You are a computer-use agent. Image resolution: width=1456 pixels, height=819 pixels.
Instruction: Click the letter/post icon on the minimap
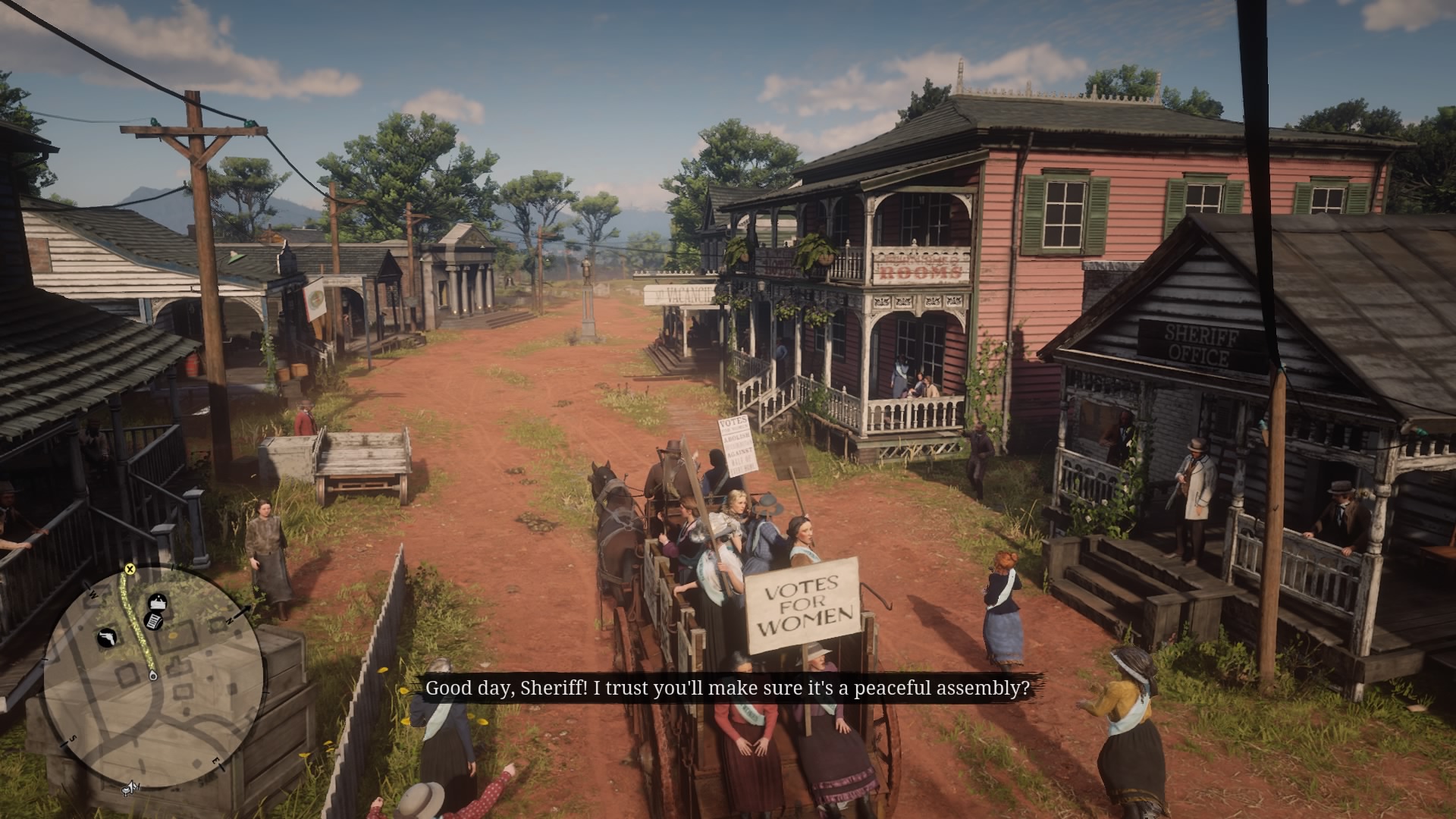(155, 622)
